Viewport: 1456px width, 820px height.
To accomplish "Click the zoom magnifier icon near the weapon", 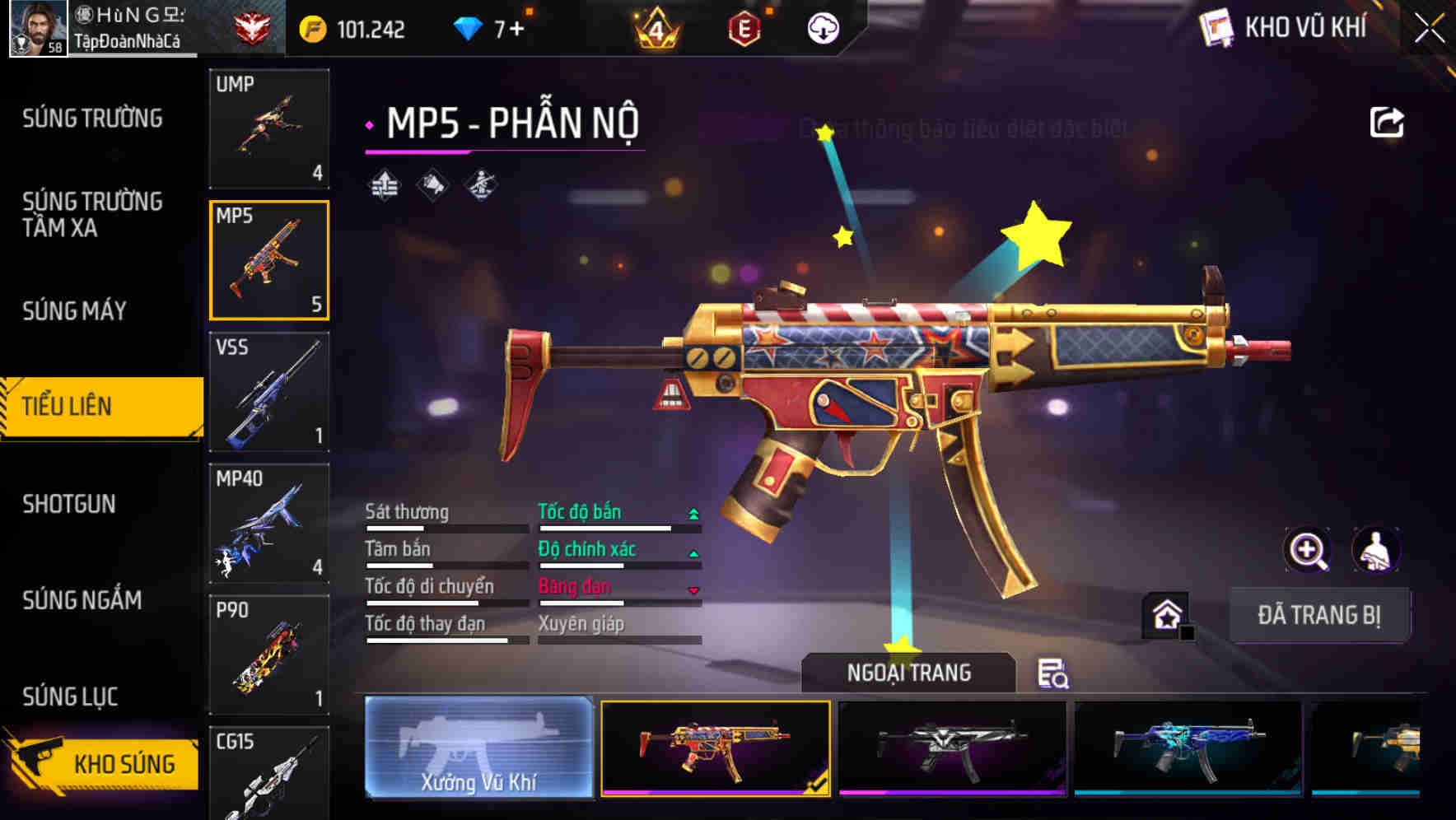I will pos(1307,550).
